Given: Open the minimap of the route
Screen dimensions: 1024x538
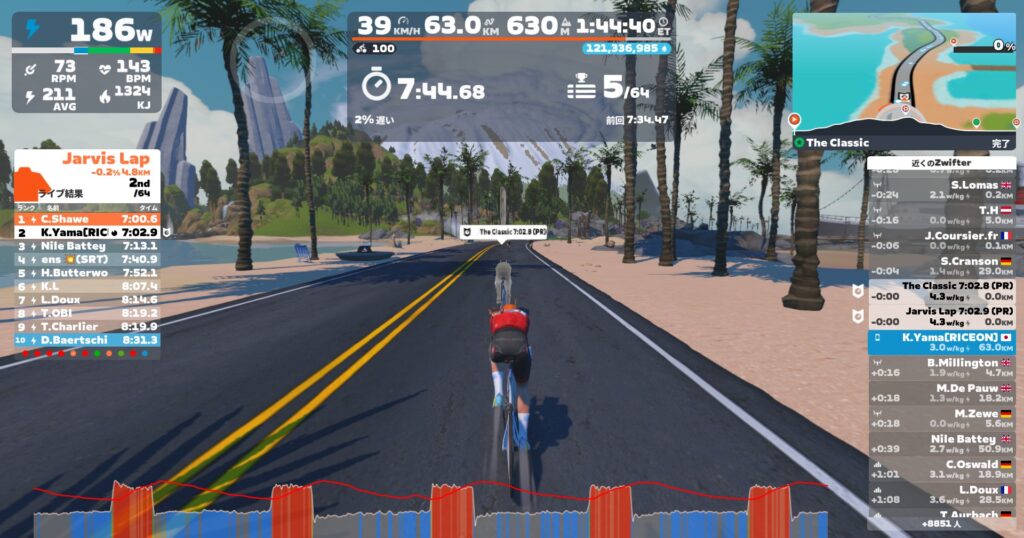Looking at the screenshot, I should tap(903, 70).
